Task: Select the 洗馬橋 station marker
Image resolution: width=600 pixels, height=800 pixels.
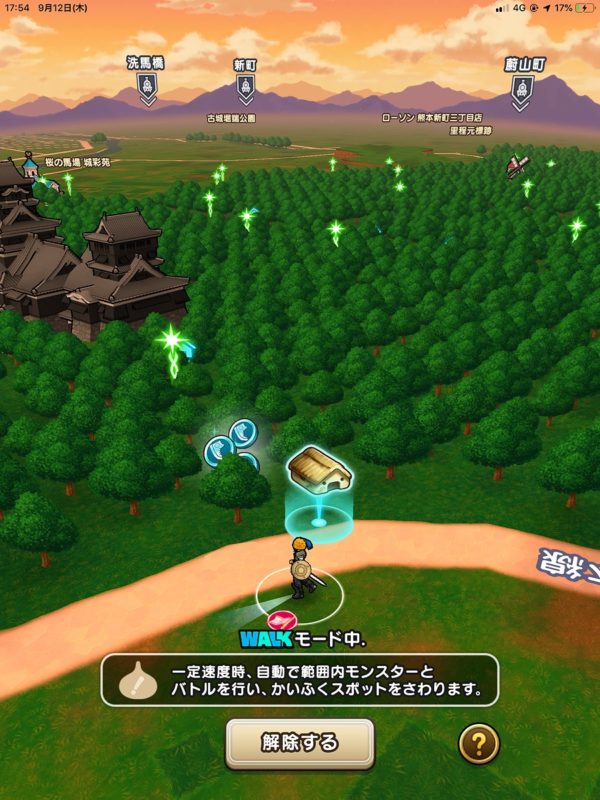Action: point(147,88)
